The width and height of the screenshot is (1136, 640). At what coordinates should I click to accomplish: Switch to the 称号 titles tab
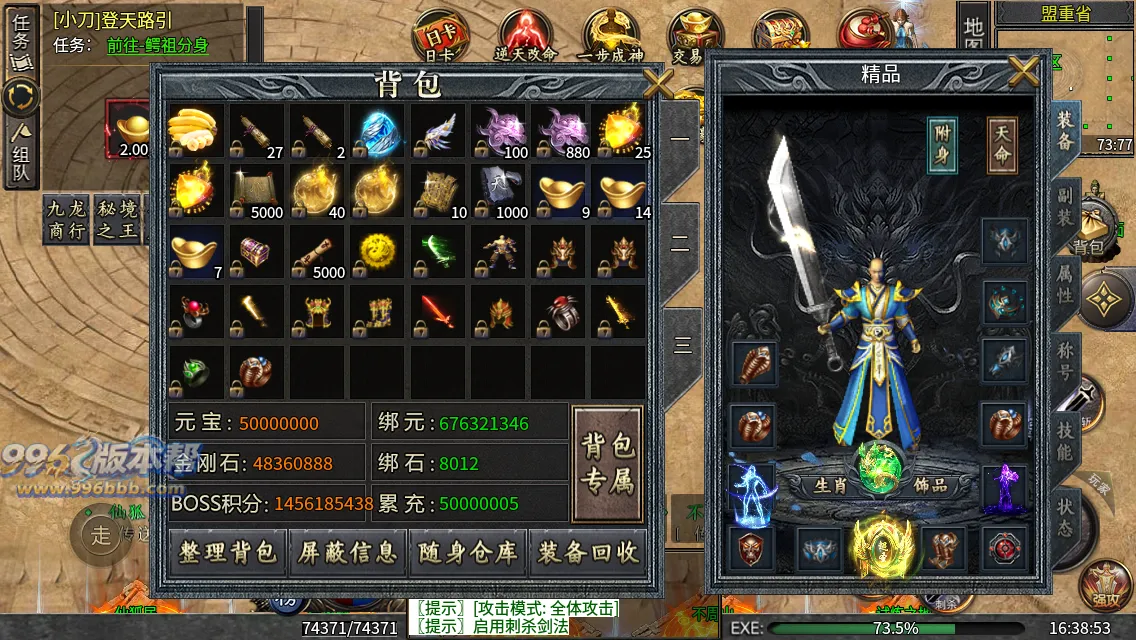[1065, 358]
